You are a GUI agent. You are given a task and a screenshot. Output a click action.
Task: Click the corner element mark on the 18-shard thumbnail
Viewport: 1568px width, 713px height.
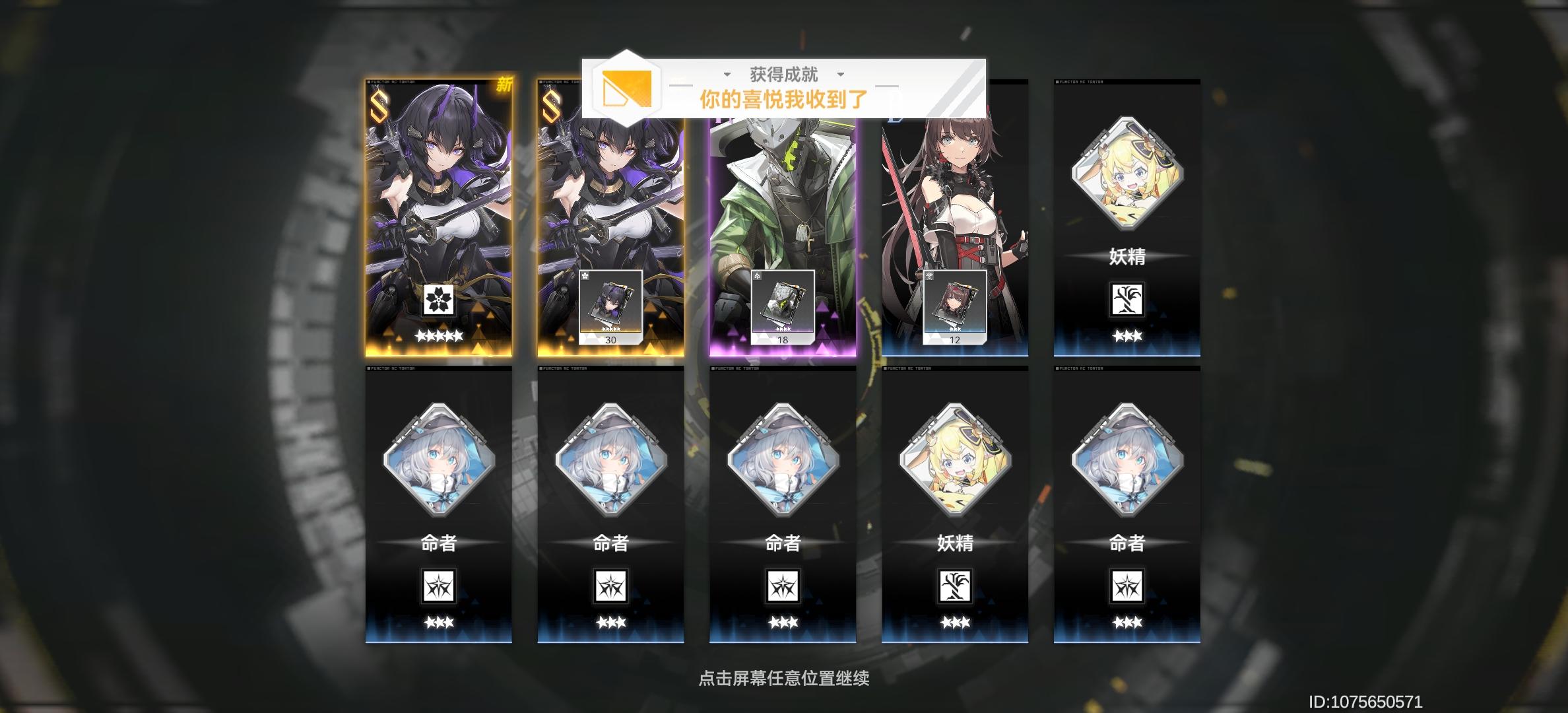pos(757,276)
